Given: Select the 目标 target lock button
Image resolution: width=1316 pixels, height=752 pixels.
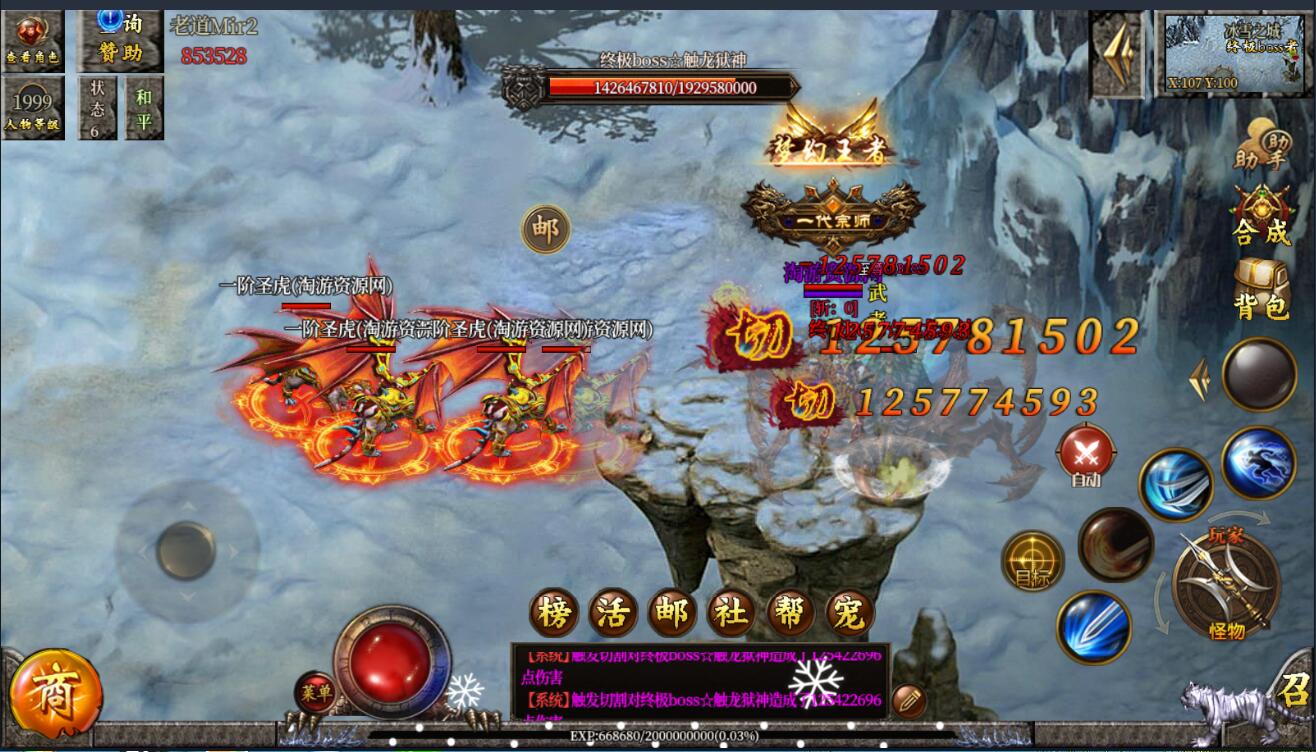Looking at the screenshot, I should point(1032,561).
